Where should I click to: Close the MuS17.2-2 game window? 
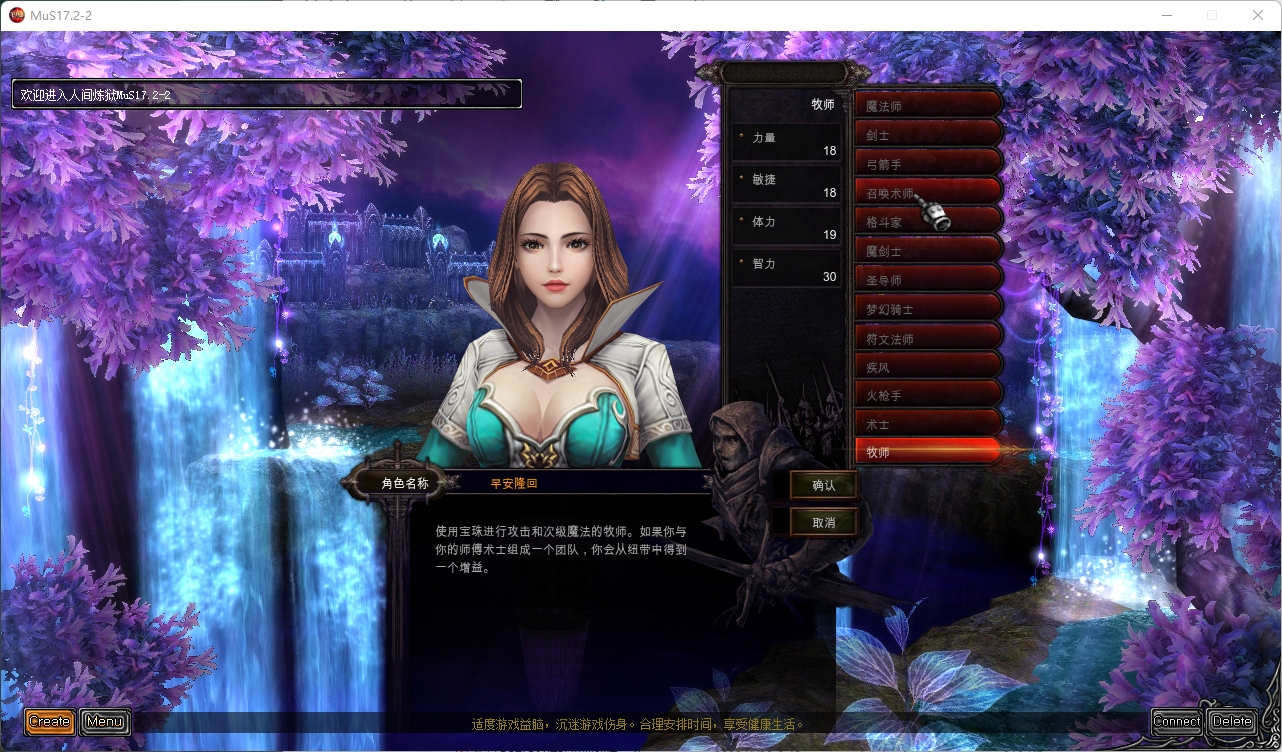coord(1258,15)
